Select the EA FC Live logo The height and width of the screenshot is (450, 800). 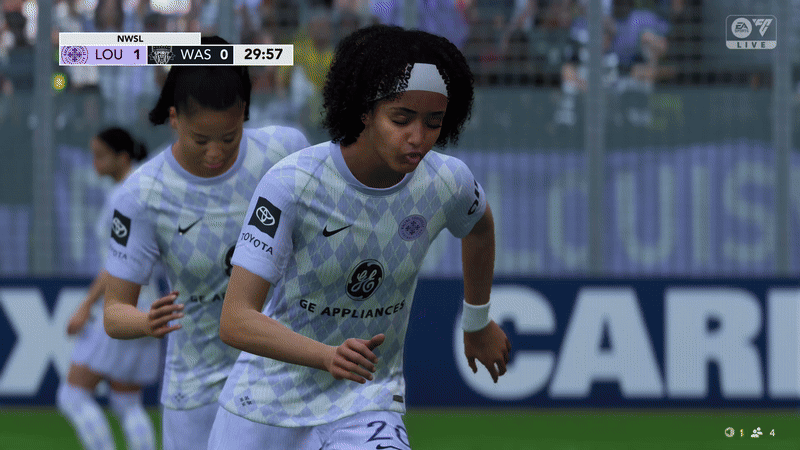pyautogui.click(x=750, y=32)
